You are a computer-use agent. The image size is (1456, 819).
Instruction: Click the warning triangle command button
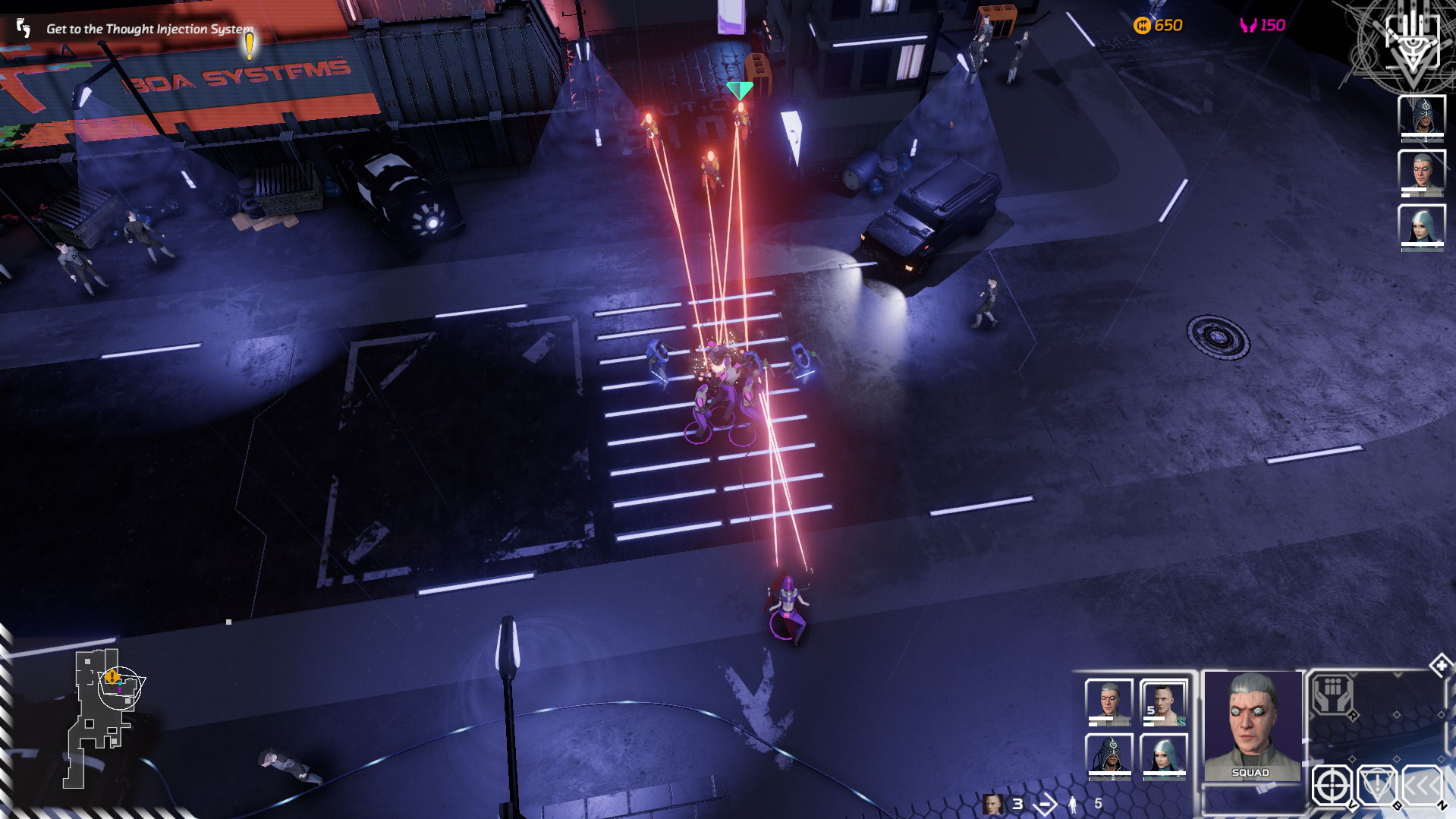pyautogui.click(x=1376, y=786)
